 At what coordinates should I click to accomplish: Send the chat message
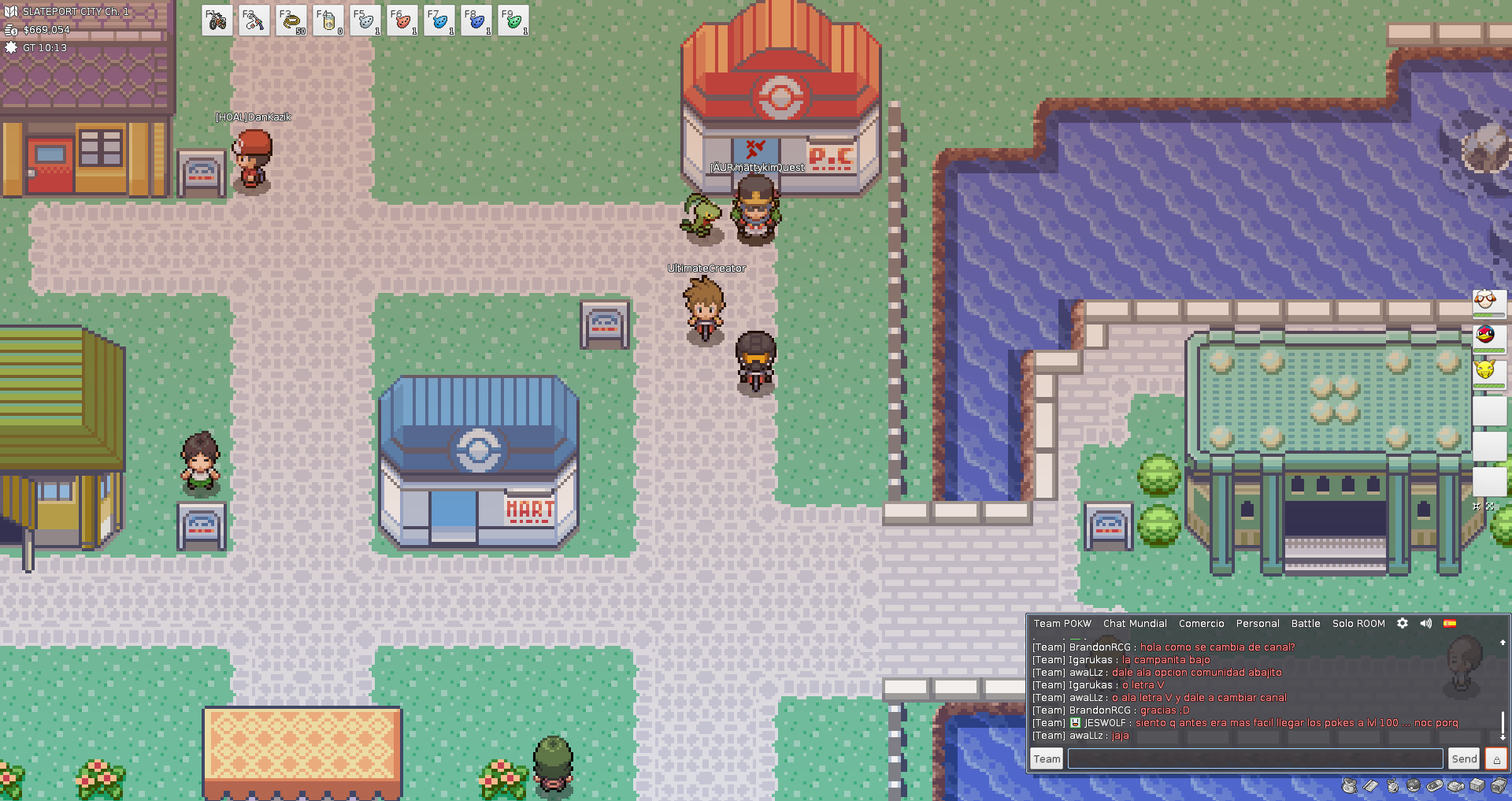click(1464, 758)
